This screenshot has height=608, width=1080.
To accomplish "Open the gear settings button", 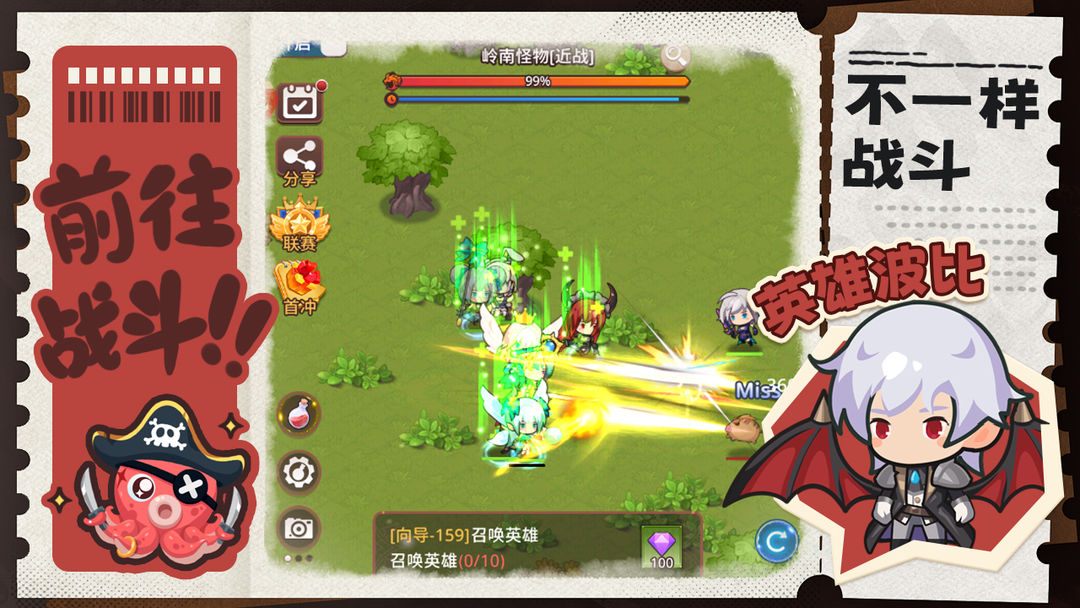I will pyautogui.click(x=298, y=472).
